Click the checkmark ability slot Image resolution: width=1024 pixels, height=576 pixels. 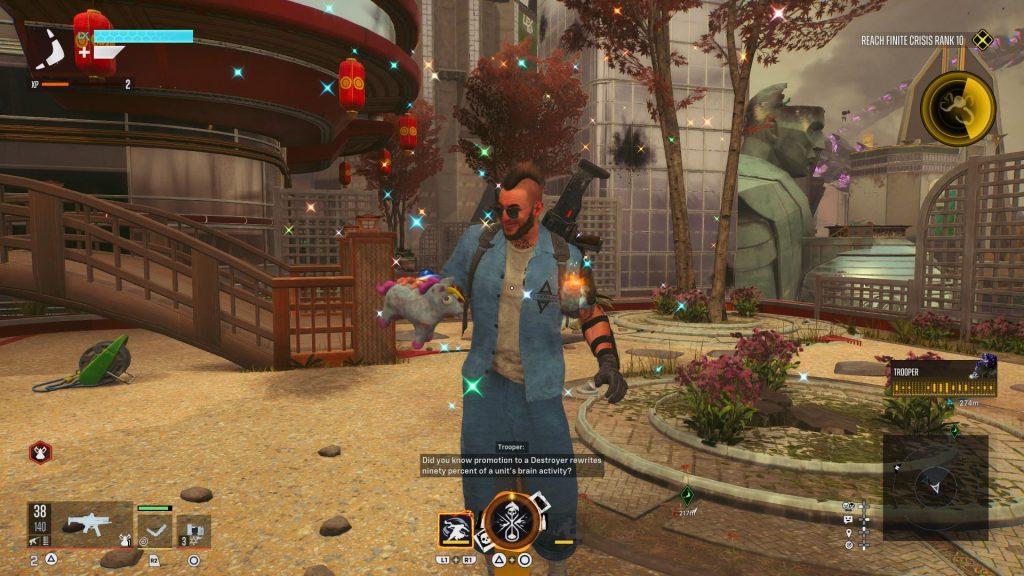(154, 530)
